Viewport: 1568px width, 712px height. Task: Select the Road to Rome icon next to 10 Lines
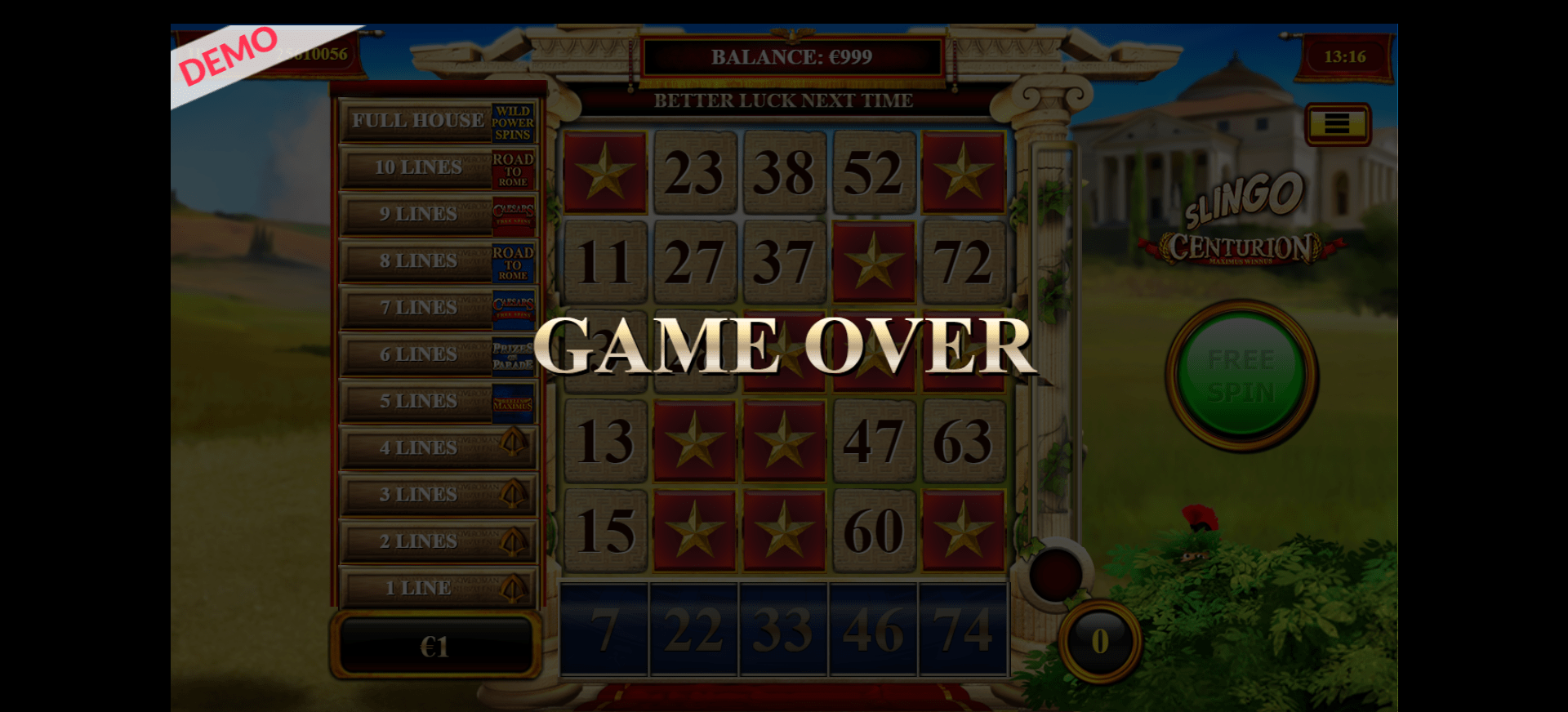(x=514, y=167)
